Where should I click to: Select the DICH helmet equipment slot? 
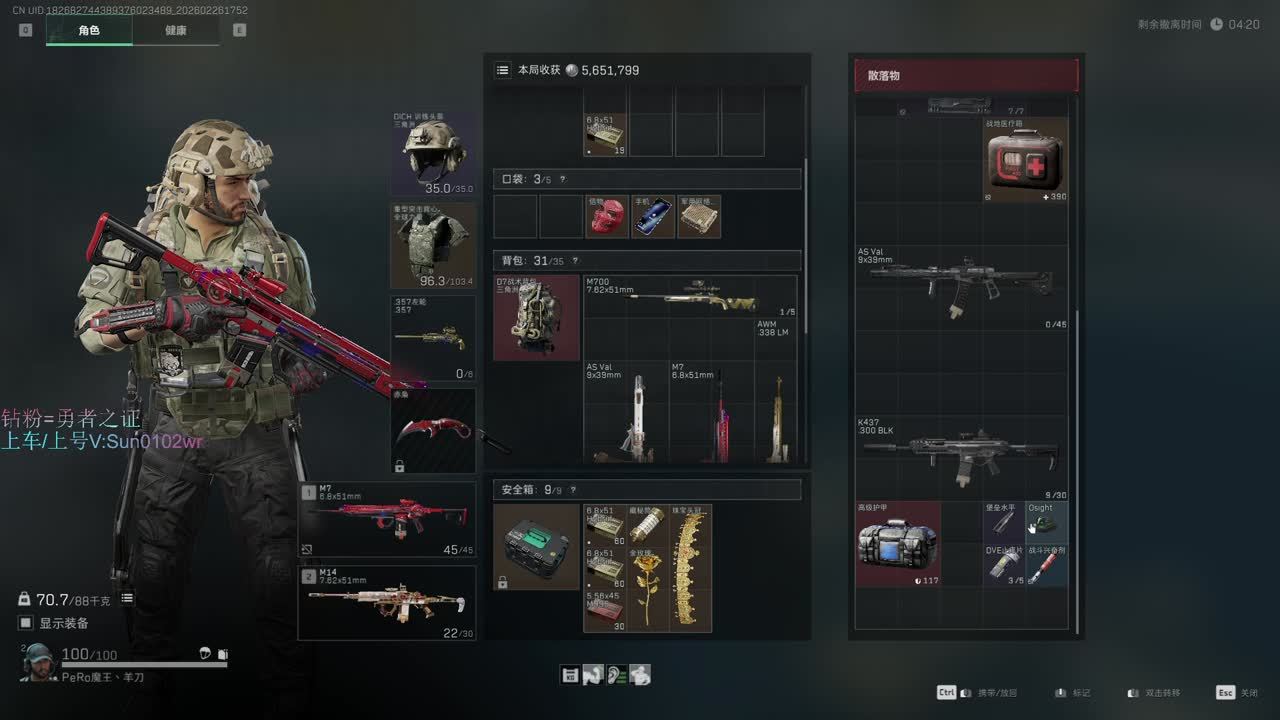click(433, 153)
